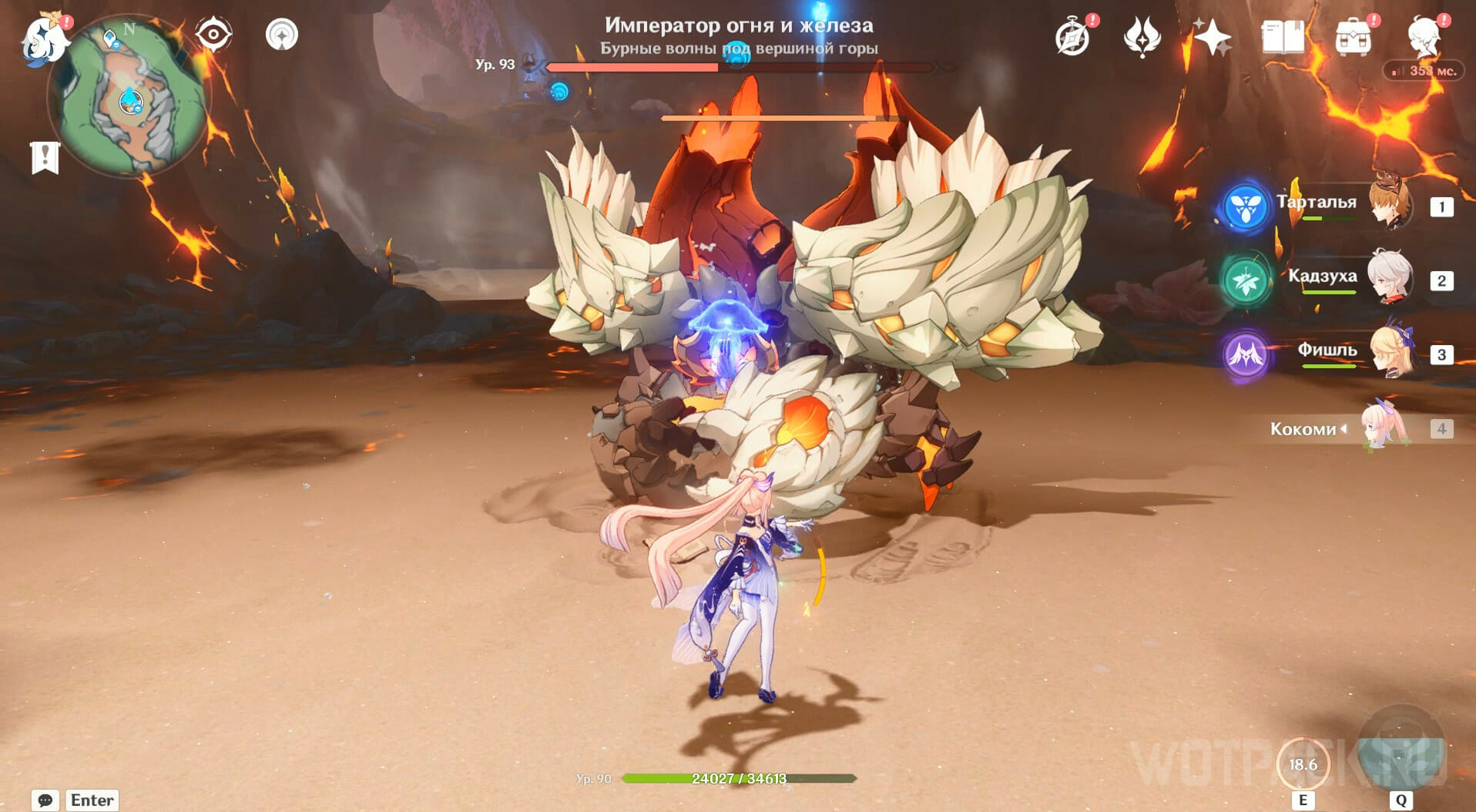
Task: Open the circular minimap
Action: (x=129, y=98)
